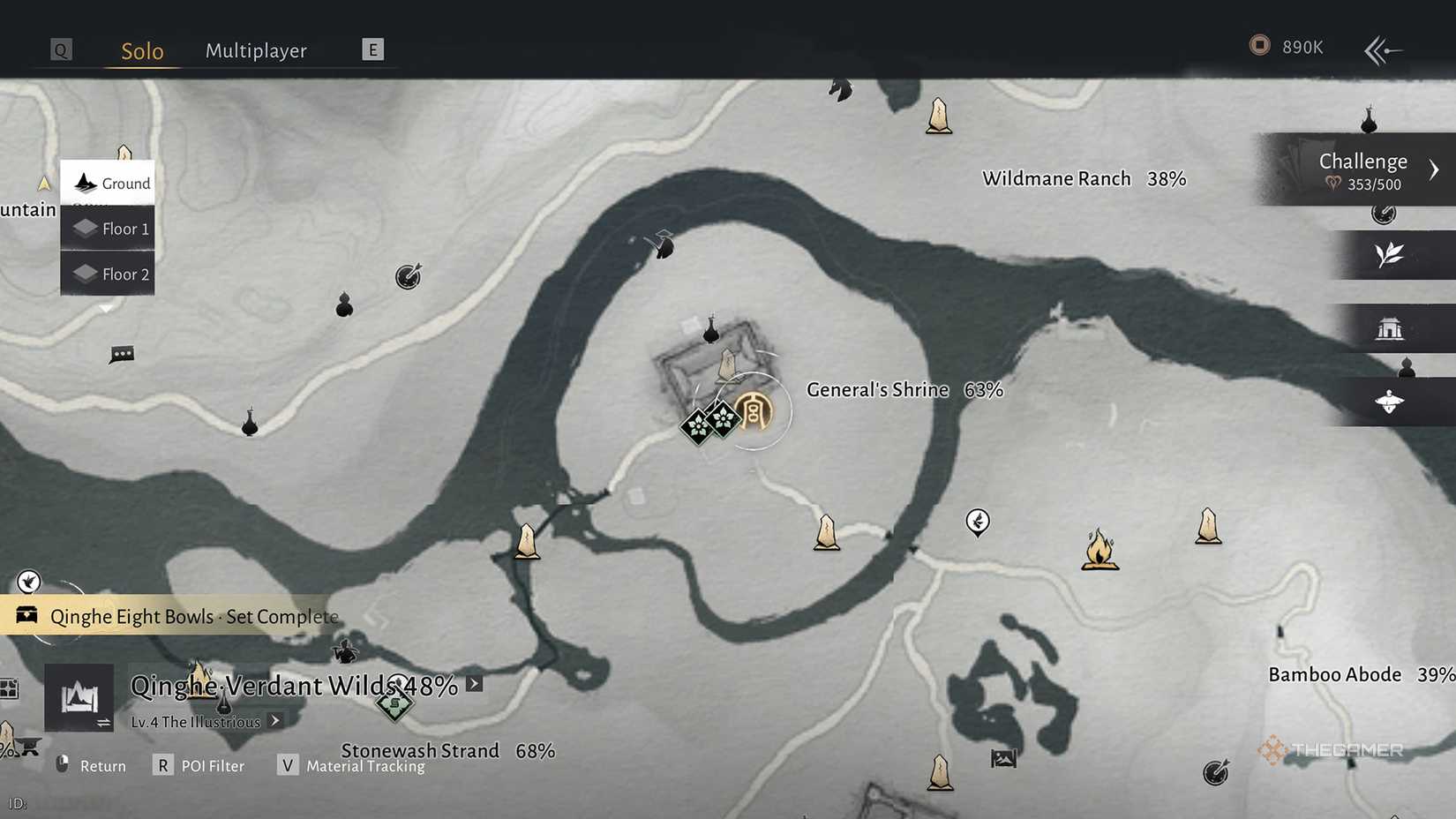The image size is (1456, 819).
Task: Expand the Lv.4 The Illustrious details
Action: 274,721
